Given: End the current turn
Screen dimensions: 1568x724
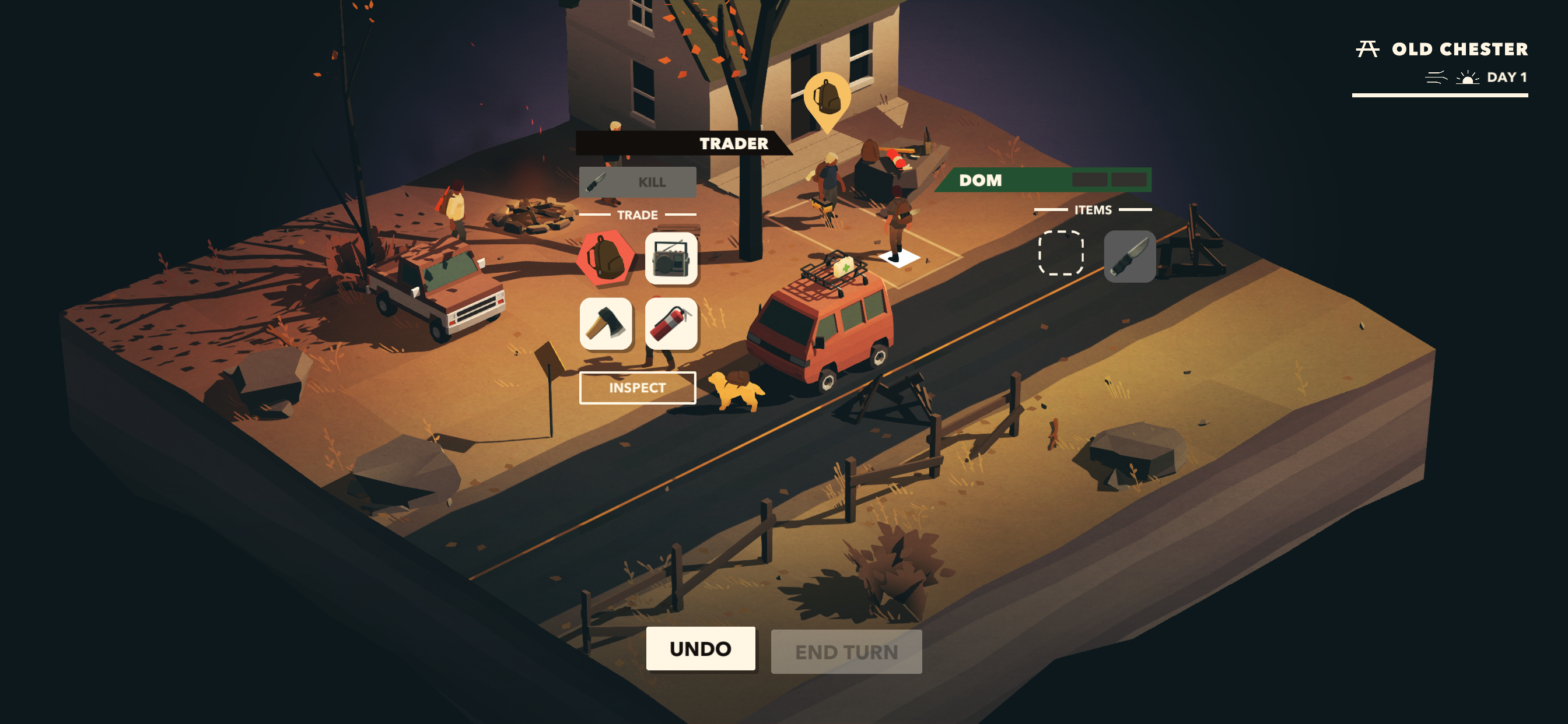Looking at the screenshot, I should click(x=845, y=652).
